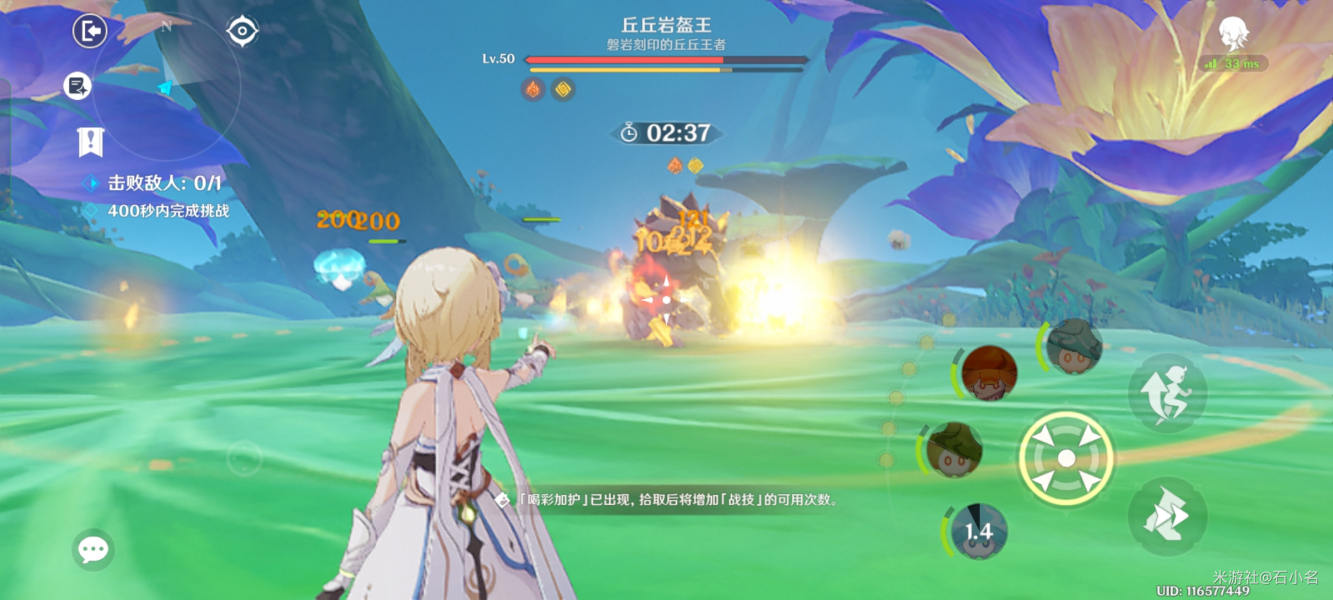Open the chat speech bubble
Viewport: 1333px width, 600px height.
click(93, 549)
